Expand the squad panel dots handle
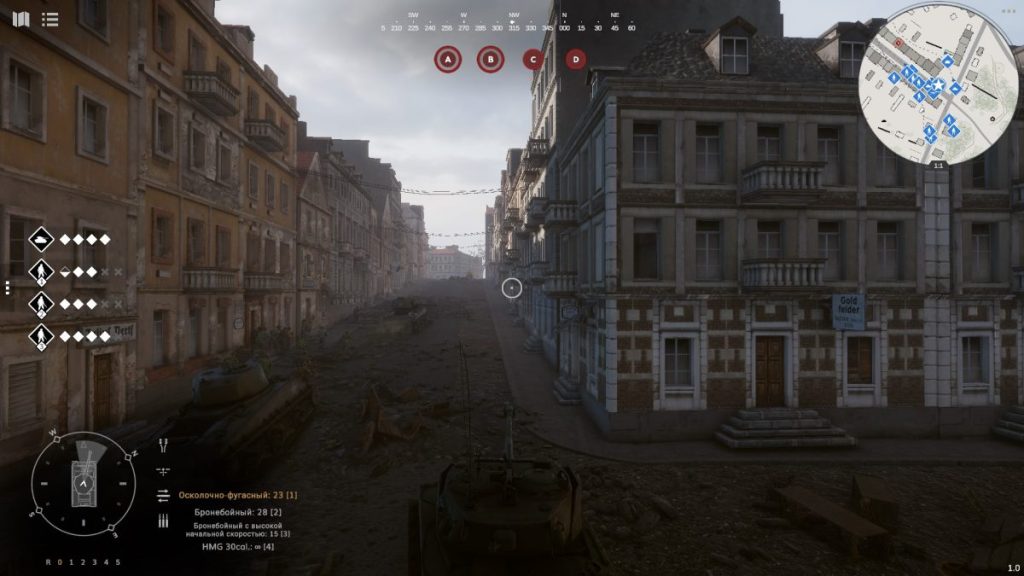 click(x=7, y=288)
